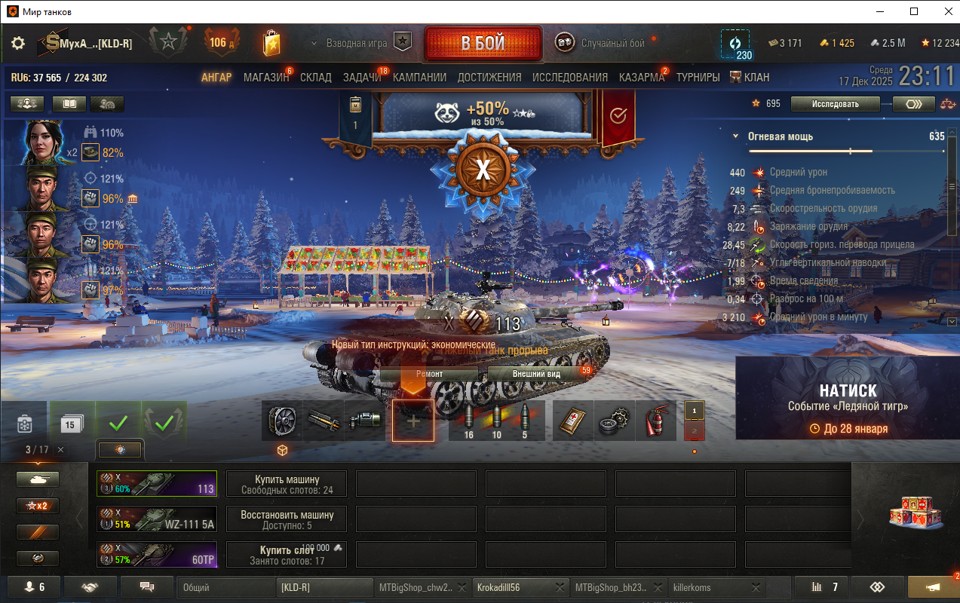Show the ДОСТИЖЕНИЯ tab
This screenshot has height=603, width=960.
point(489,77)
